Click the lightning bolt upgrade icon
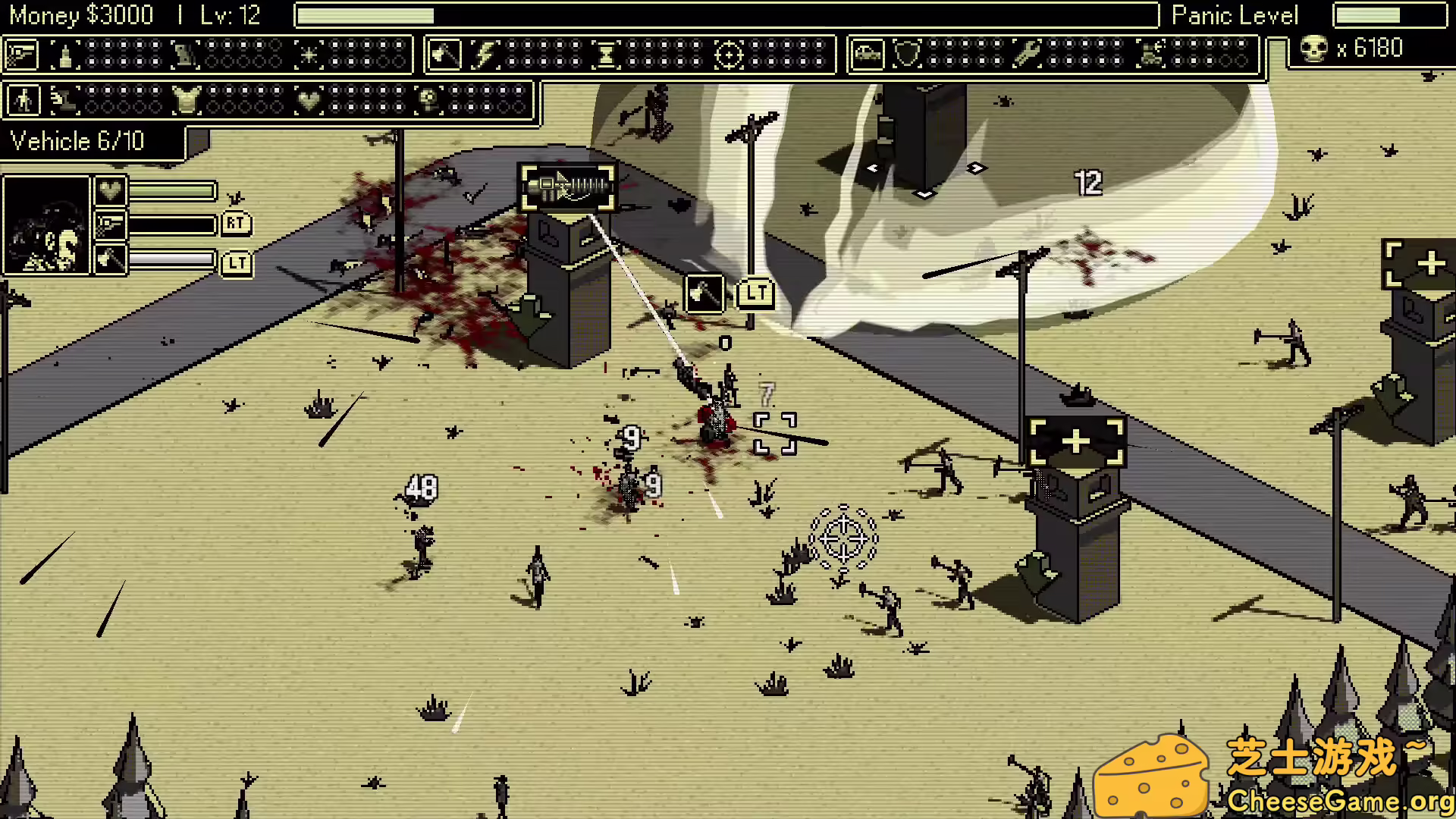1456x819 pixels. pyautogui.click(x=486, y=55)
